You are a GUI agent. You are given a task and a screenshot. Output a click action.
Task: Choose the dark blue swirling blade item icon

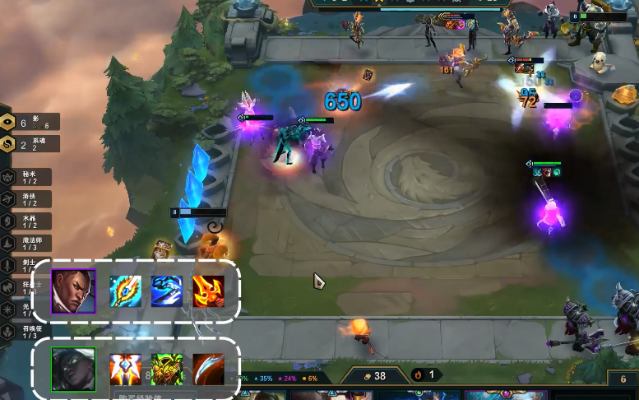(166, 291)
